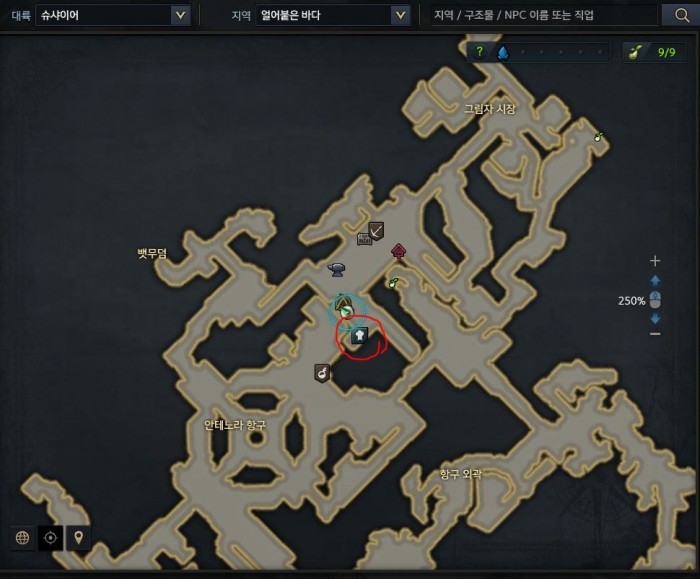Click the red diamond map marker
The width and height of the screenshot is (700, 579).
399,250
